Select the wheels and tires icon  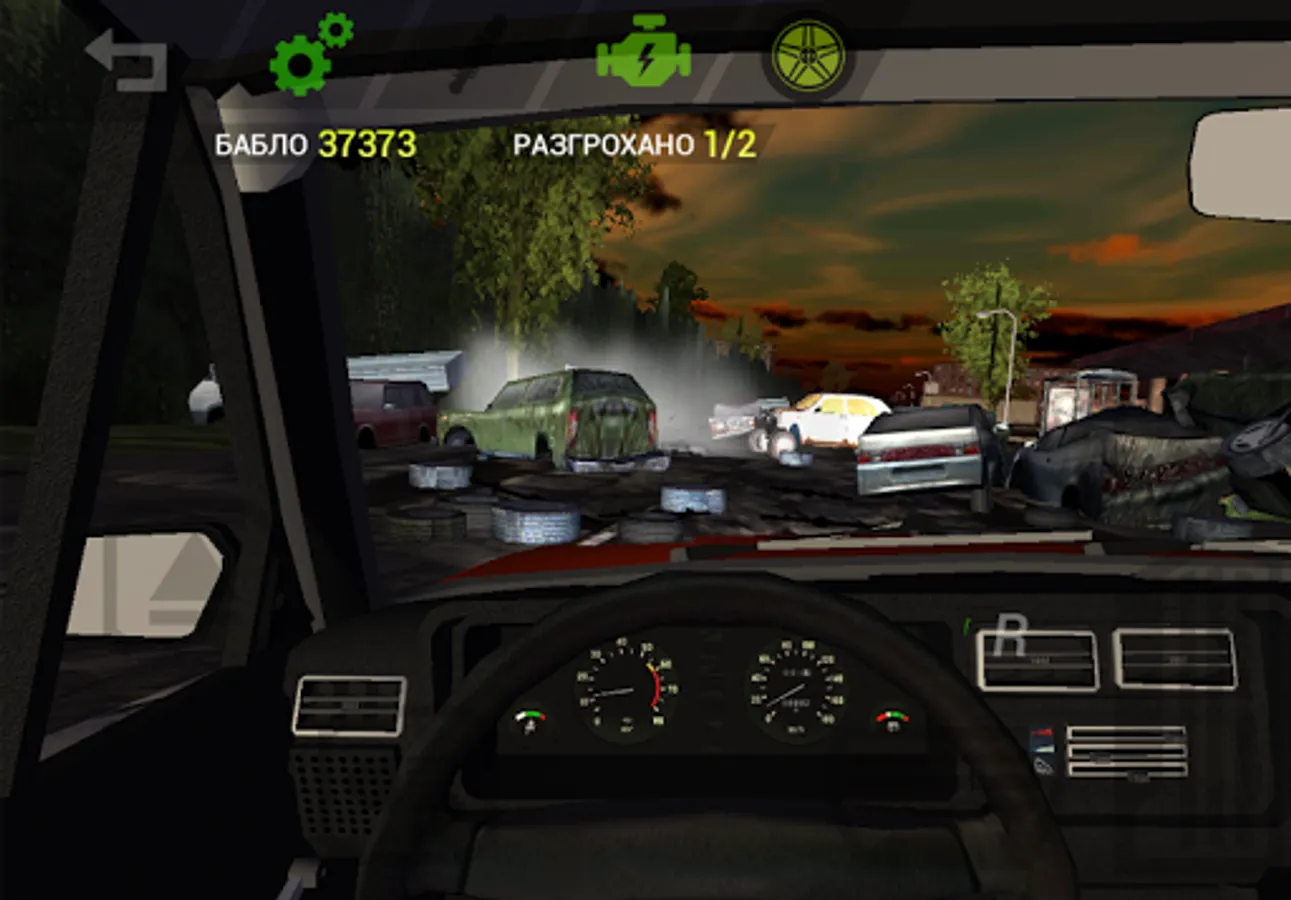pyautogui.click(x=806, y=55)
